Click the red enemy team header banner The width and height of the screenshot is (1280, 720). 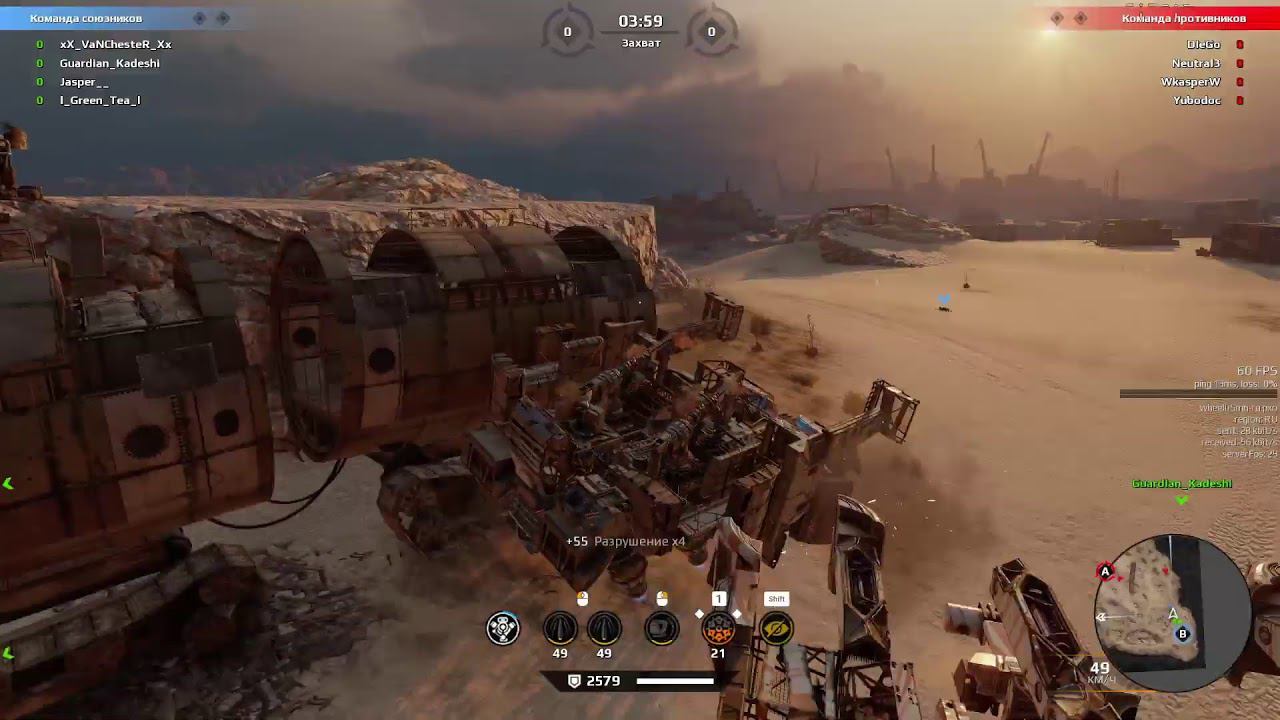pyautogui.click(x=1170, y=18)
